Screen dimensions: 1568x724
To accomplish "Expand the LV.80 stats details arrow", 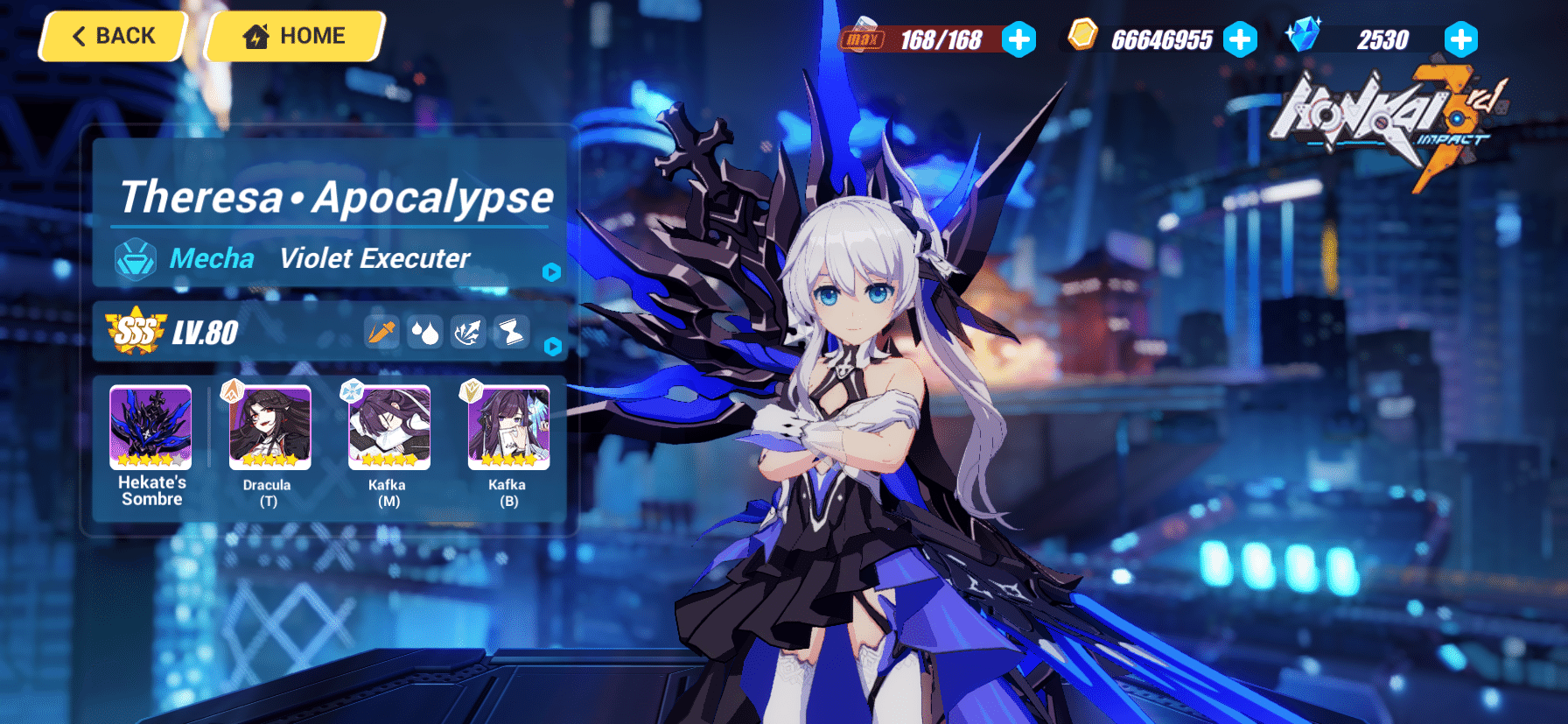I will pyautogui.click(x=550, y=347).
